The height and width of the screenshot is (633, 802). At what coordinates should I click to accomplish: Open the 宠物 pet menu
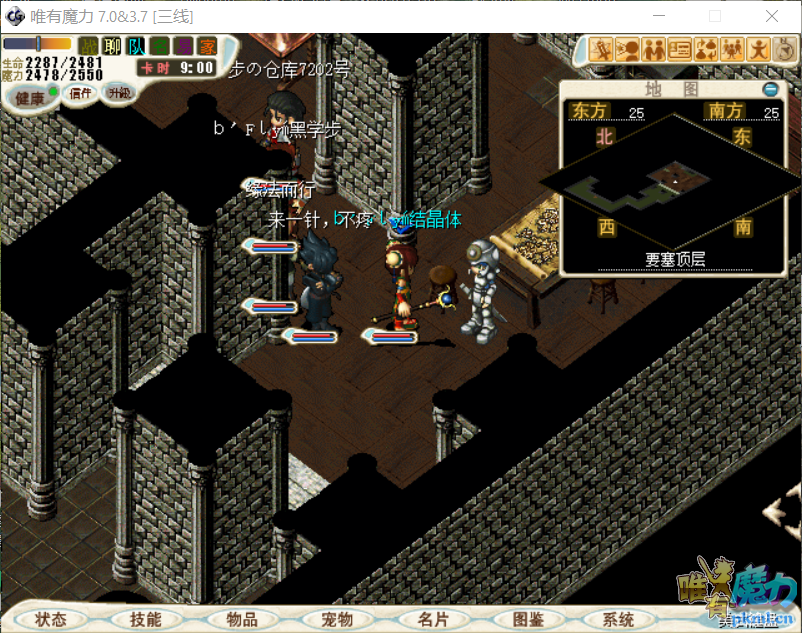337,619
